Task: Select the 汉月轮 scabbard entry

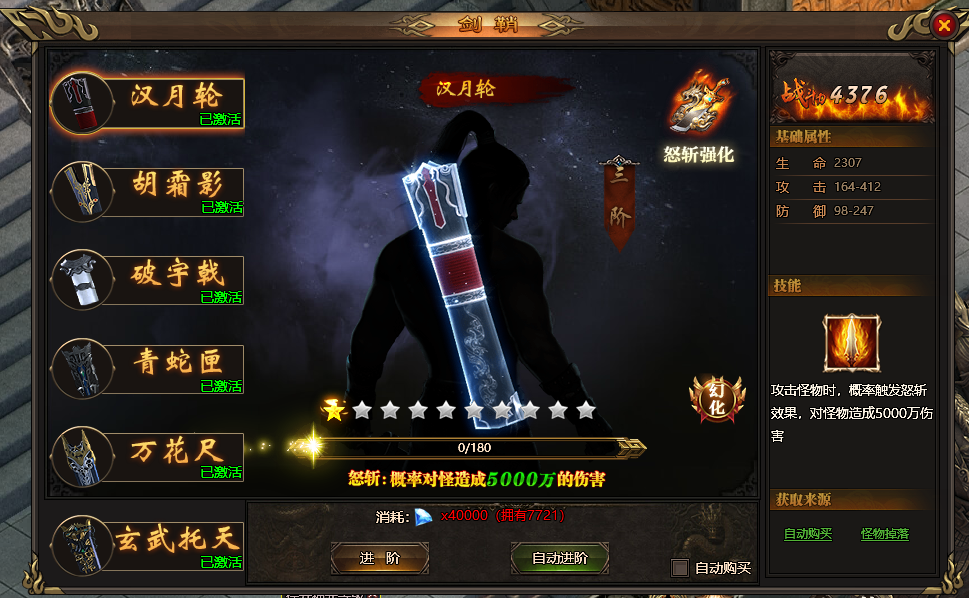Action: pyautogui.click(x=150, y=103)
